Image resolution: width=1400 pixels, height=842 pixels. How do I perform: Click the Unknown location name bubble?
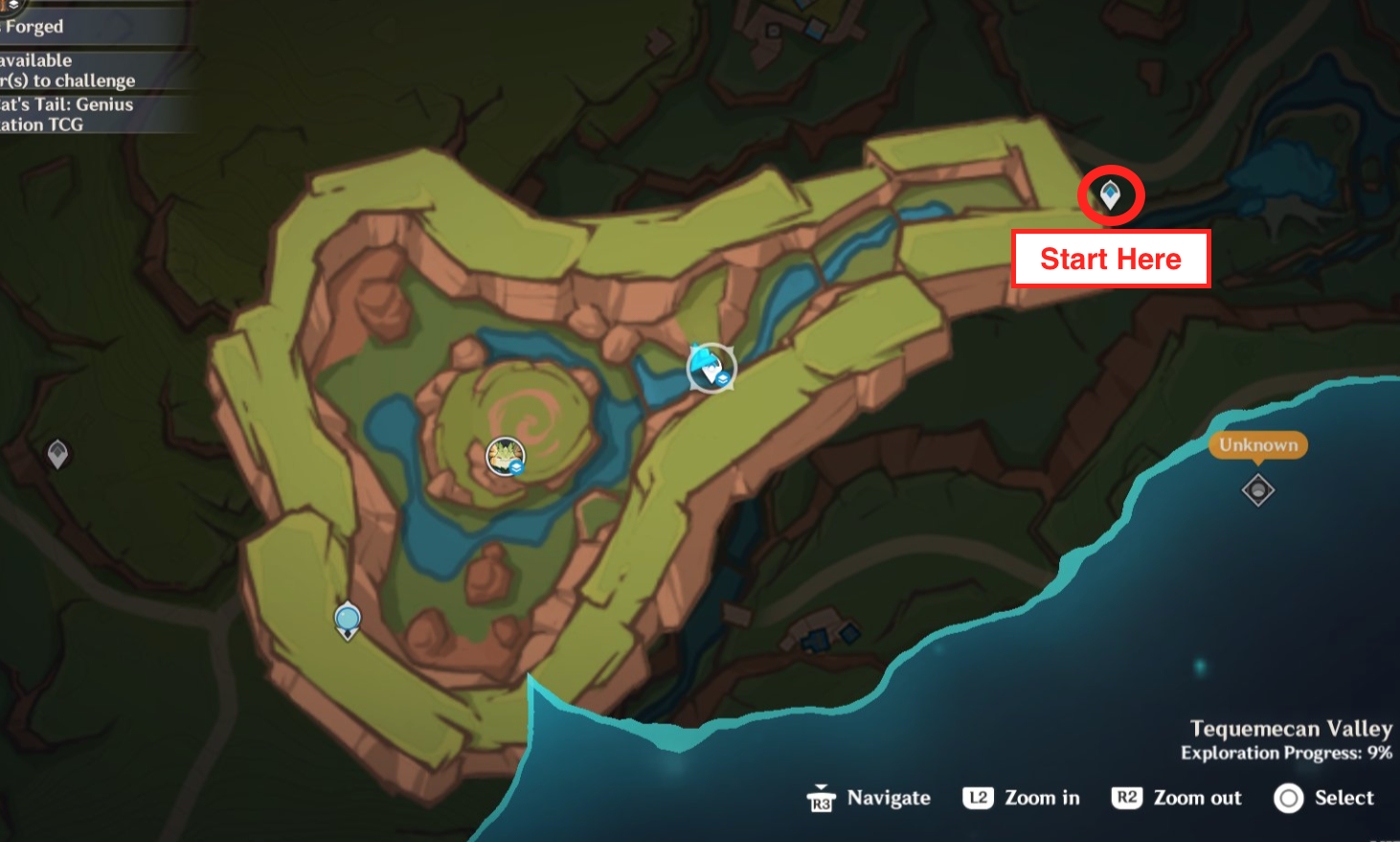pos(1257,444)
